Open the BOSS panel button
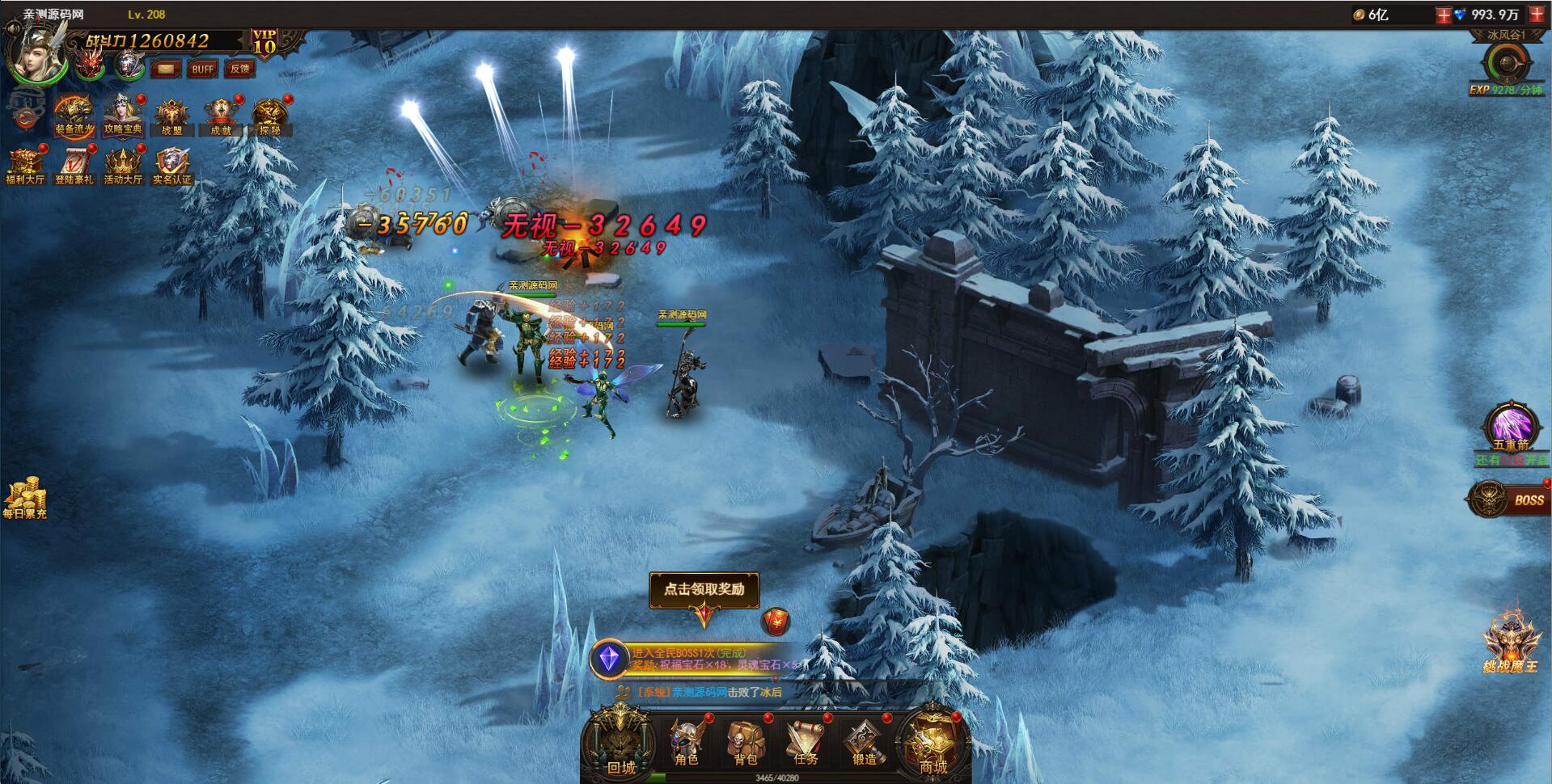 click(x=1511, y=499)
